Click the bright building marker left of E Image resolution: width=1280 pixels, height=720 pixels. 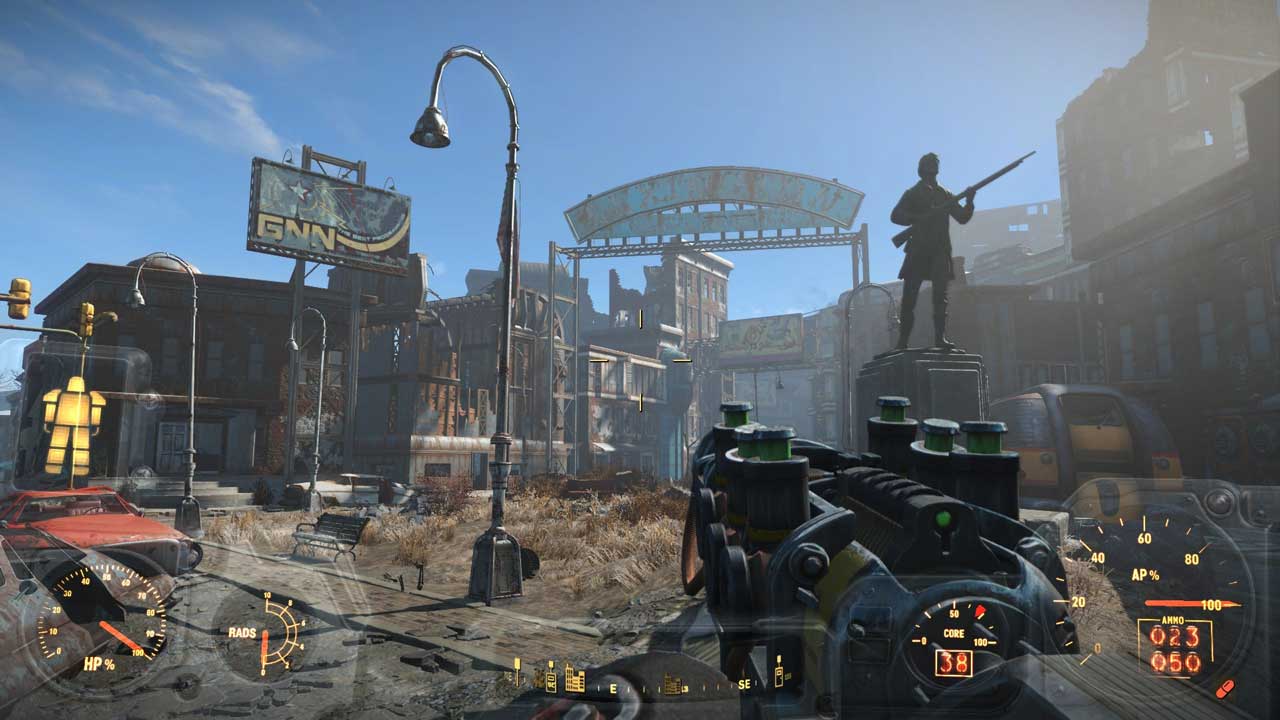[574, 678]
